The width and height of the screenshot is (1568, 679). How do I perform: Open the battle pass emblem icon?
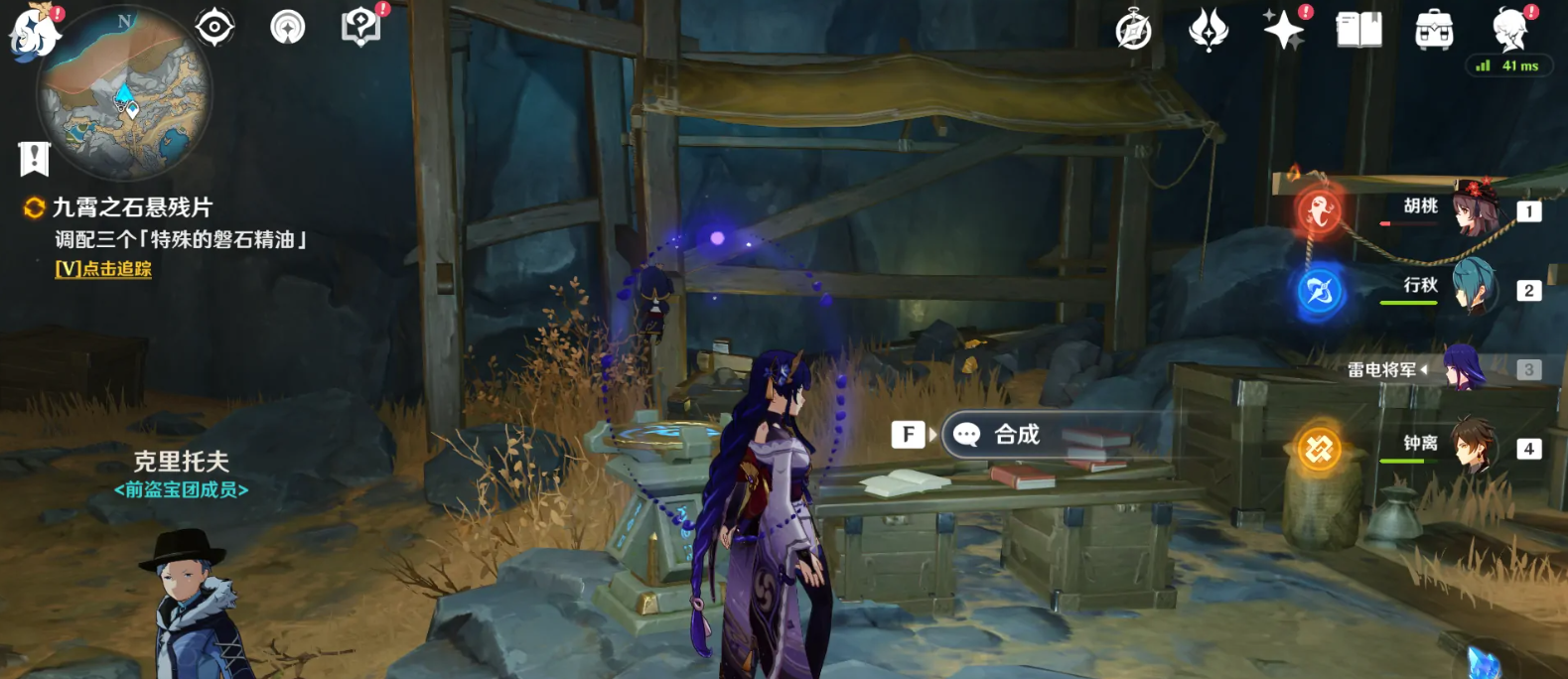point(1209,31)
